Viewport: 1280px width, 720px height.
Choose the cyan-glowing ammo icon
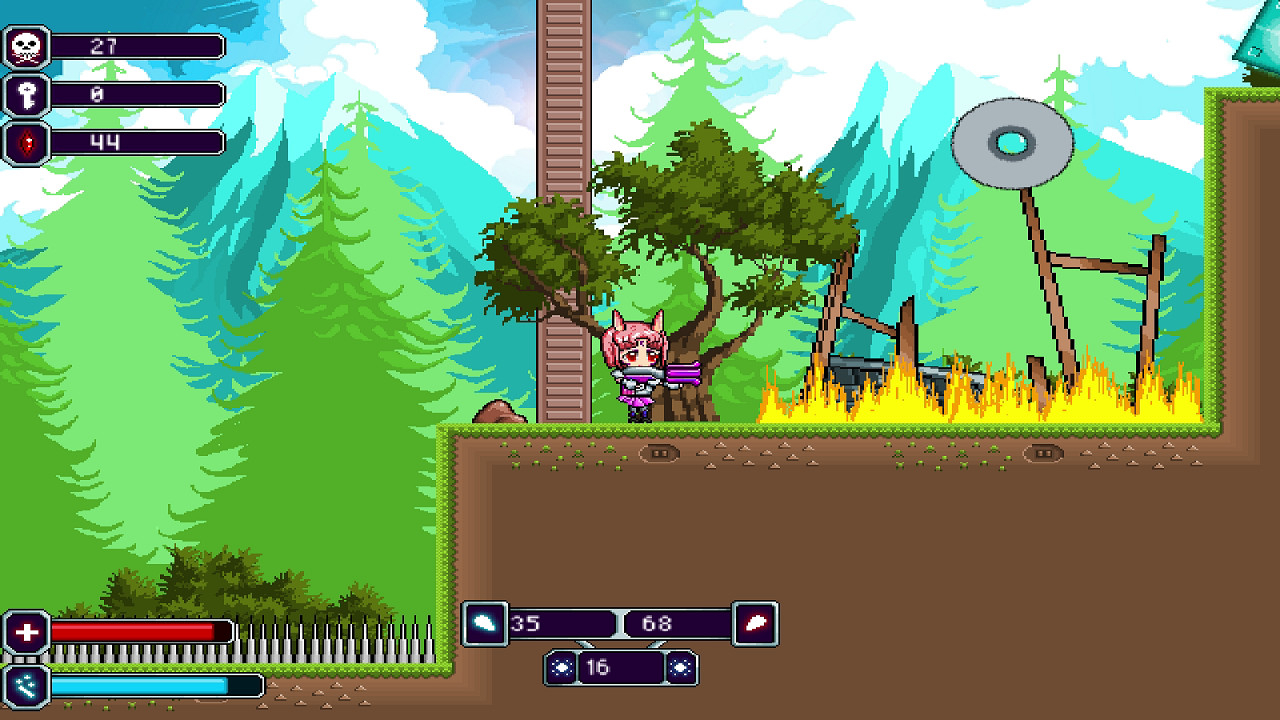tap(484, 623)
